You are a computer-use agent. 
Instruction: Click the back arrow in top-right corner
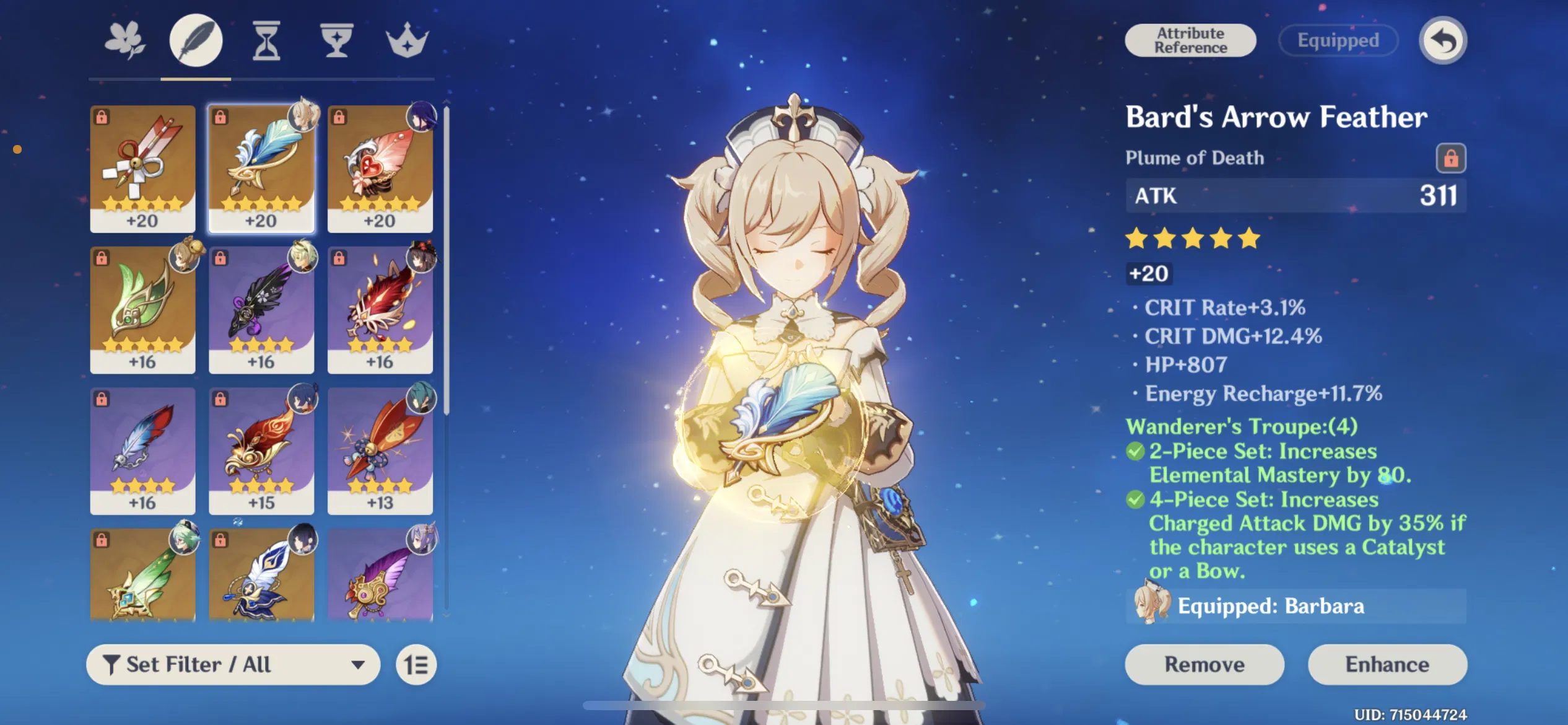pos(1444,40)
